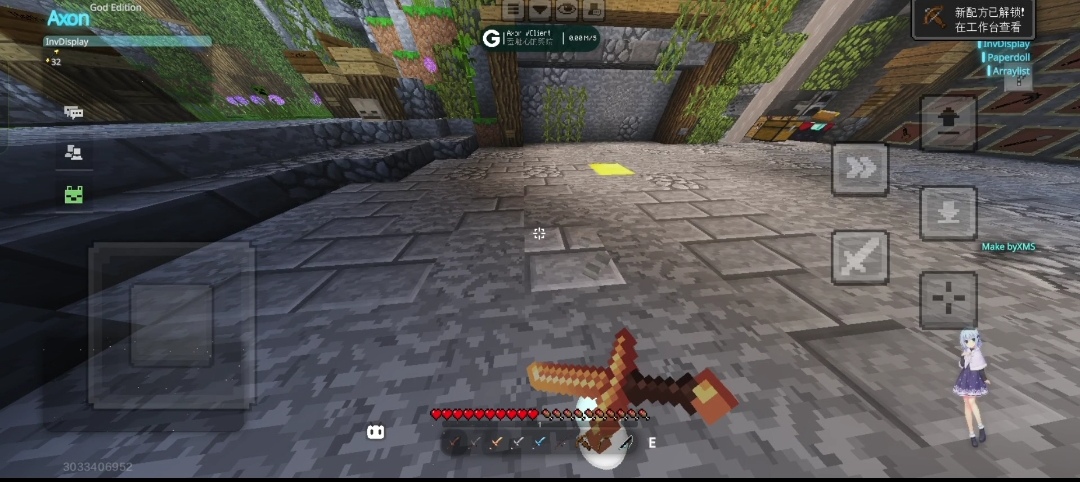Tap the down-arrow triangle button
Screen dimensions: 1080x482
pyautogui.click(x=540, y=10)
